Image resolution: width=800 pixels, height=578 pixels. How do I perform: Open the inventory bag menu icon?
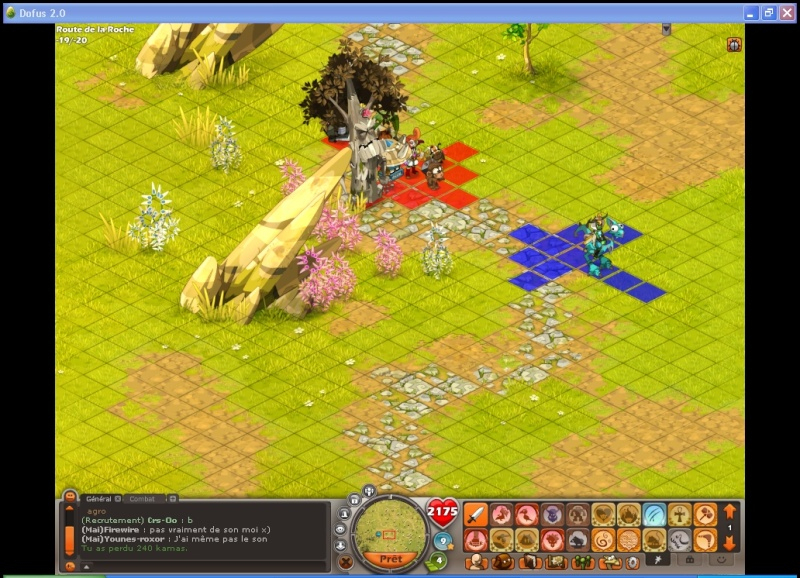(504, 562)
